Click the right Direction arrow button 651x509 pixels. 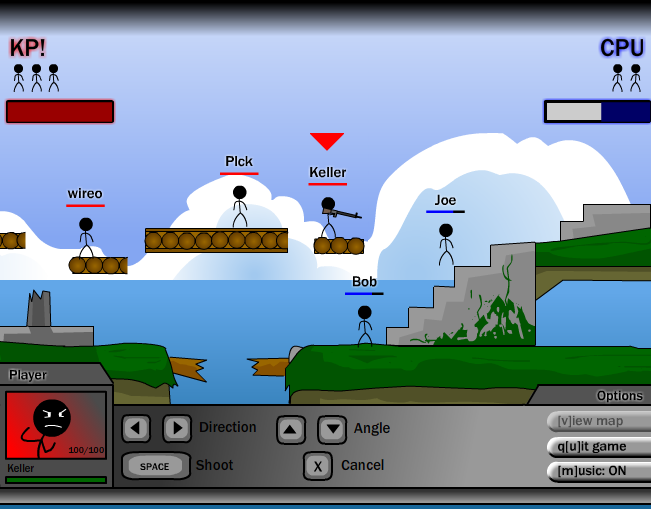point(177,429)
